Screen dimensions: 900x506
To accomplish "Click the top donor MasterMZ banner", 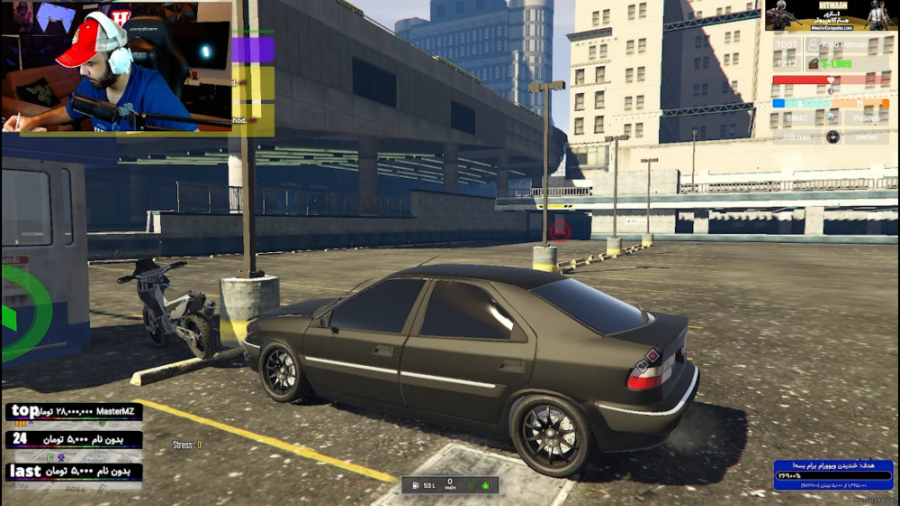I will [73, 412].
